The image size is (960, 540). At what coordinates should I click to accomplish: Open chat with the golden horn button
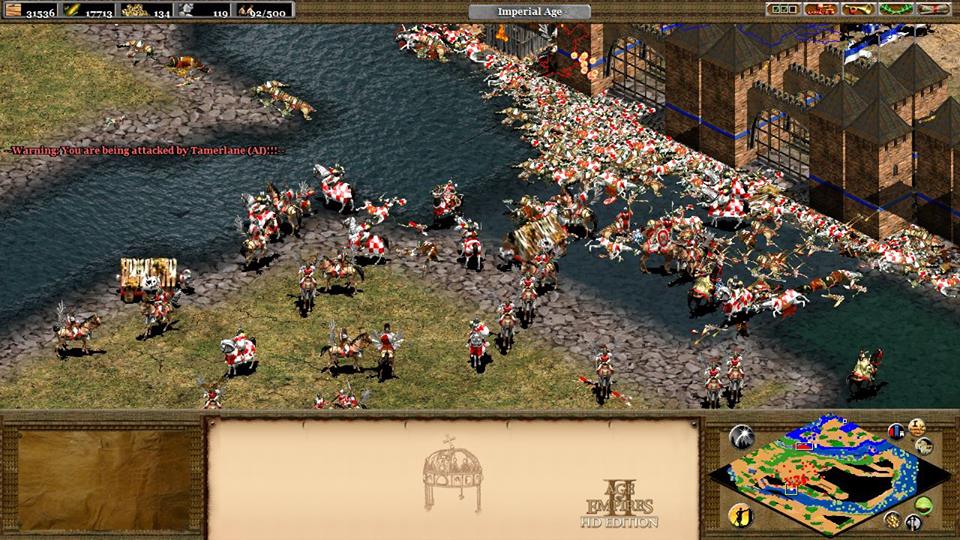pyautogui.click(x=857, y=9)
